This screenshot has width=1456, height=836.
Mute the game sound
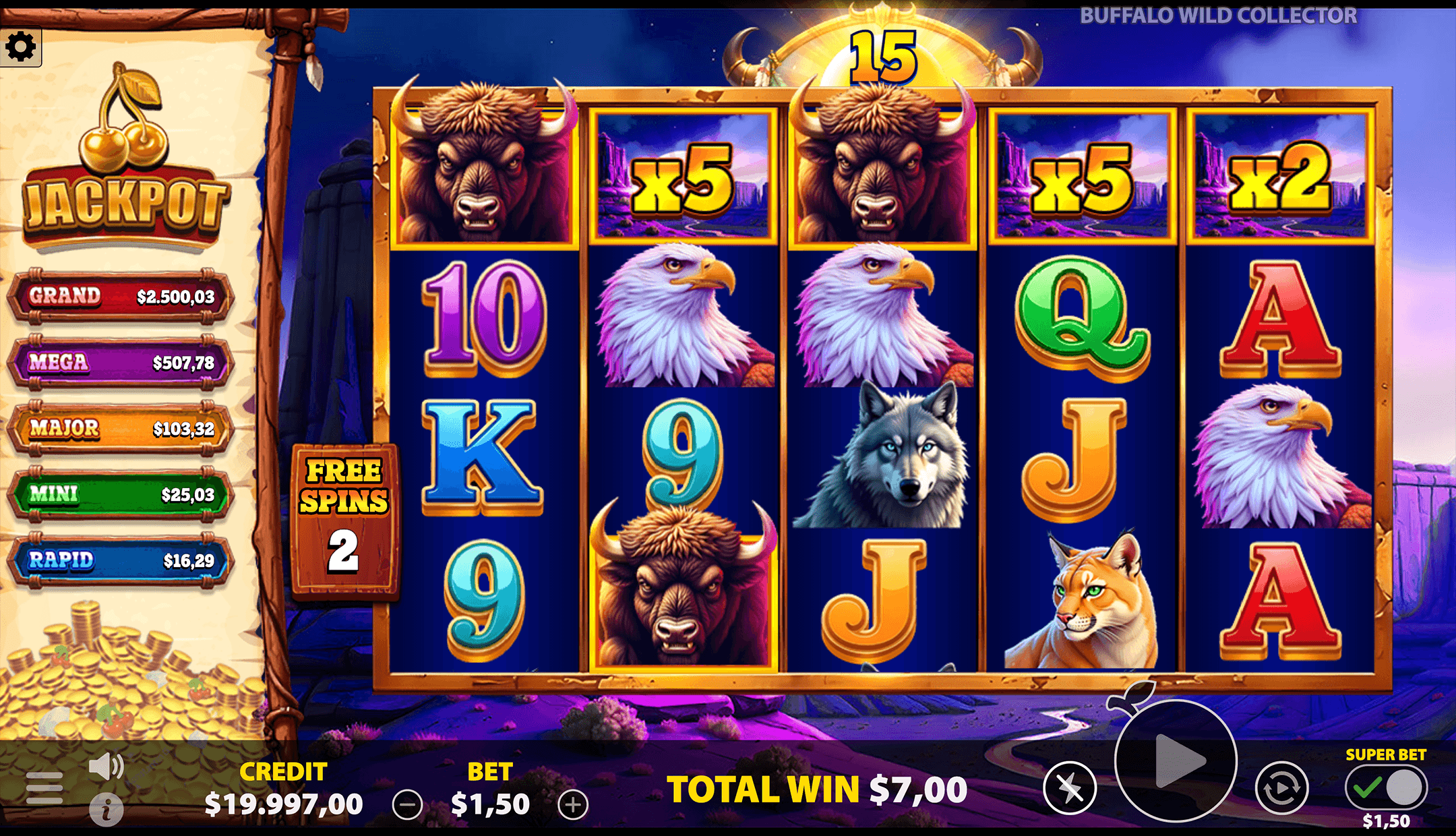click(106, 767)
